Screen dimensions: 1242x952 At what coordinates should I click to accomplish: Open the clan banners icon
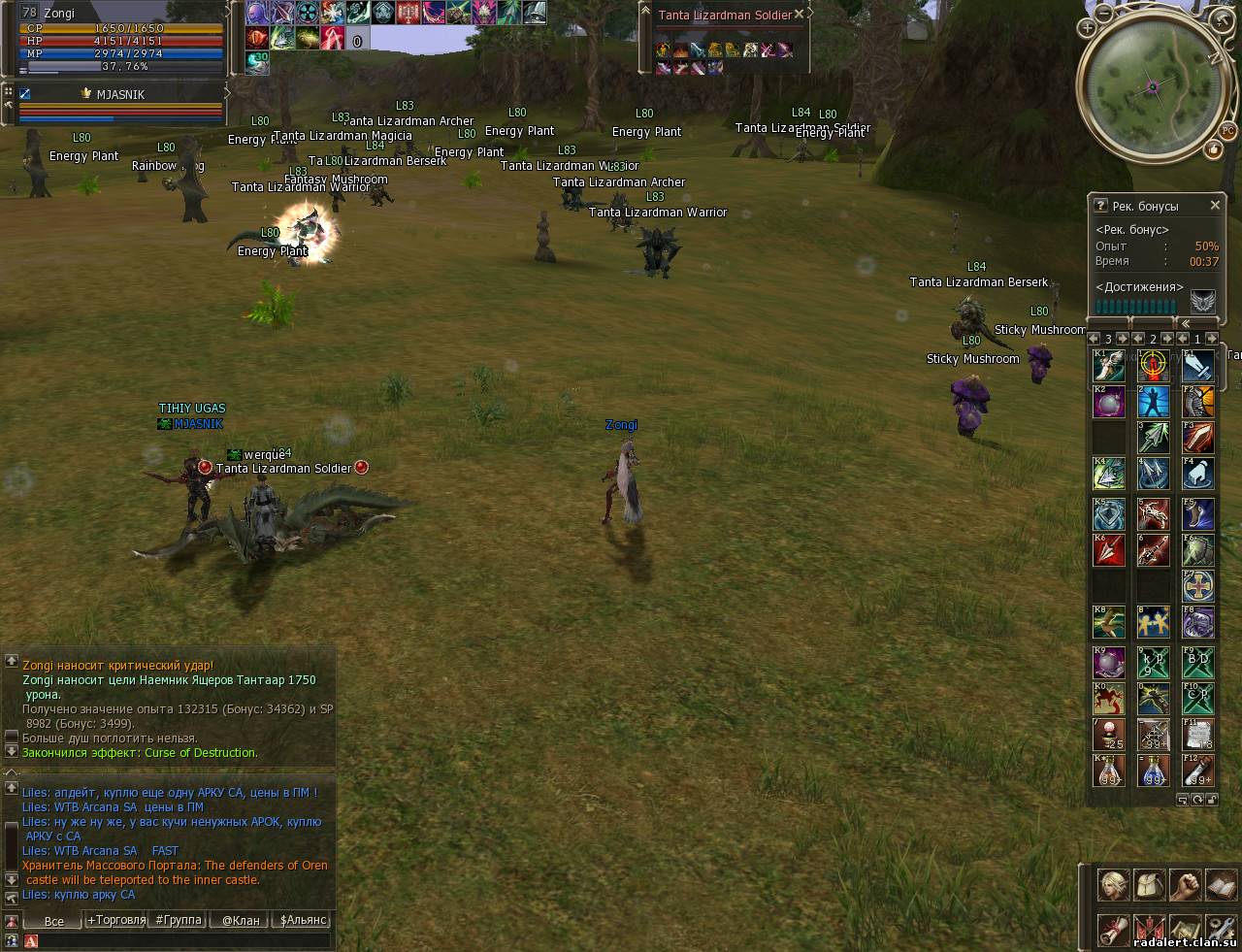1149,929
